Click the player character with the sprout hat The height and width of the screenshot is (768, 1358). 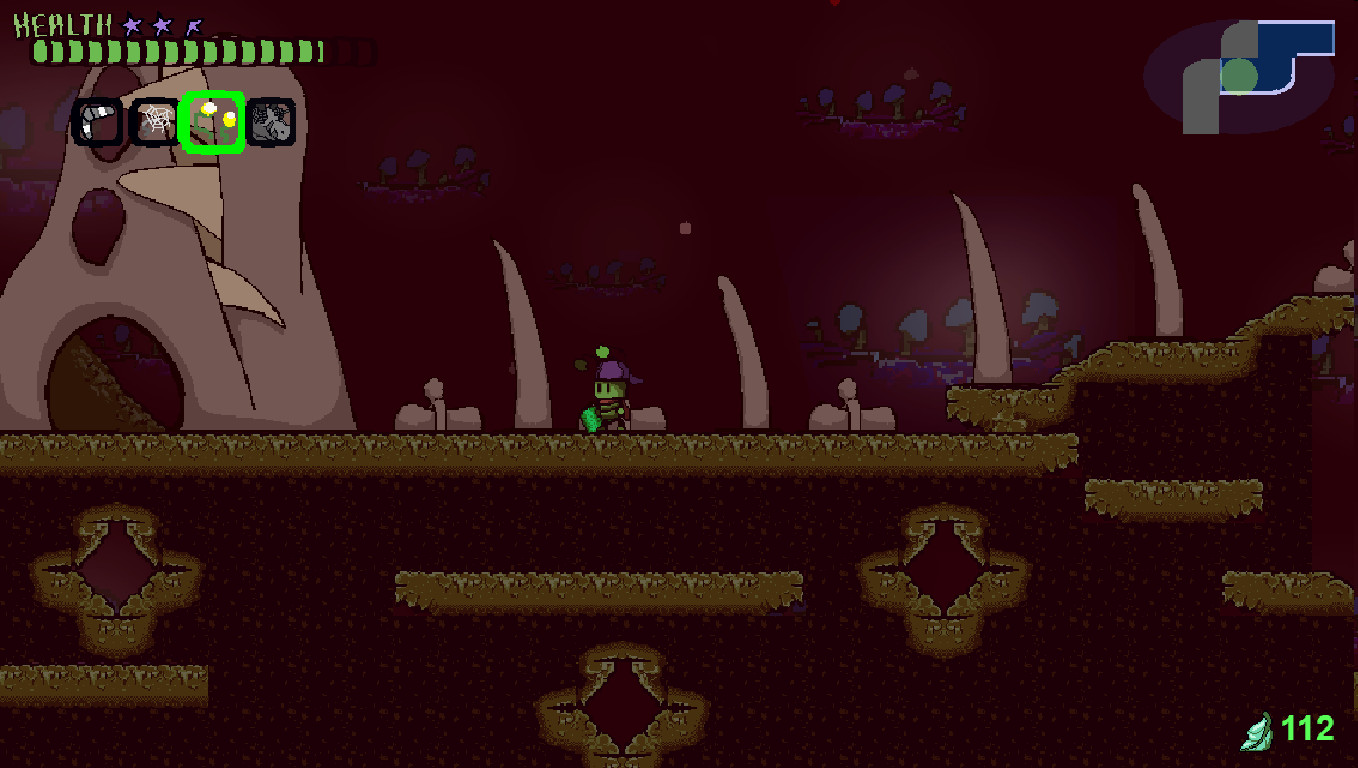tap(608, 392)
